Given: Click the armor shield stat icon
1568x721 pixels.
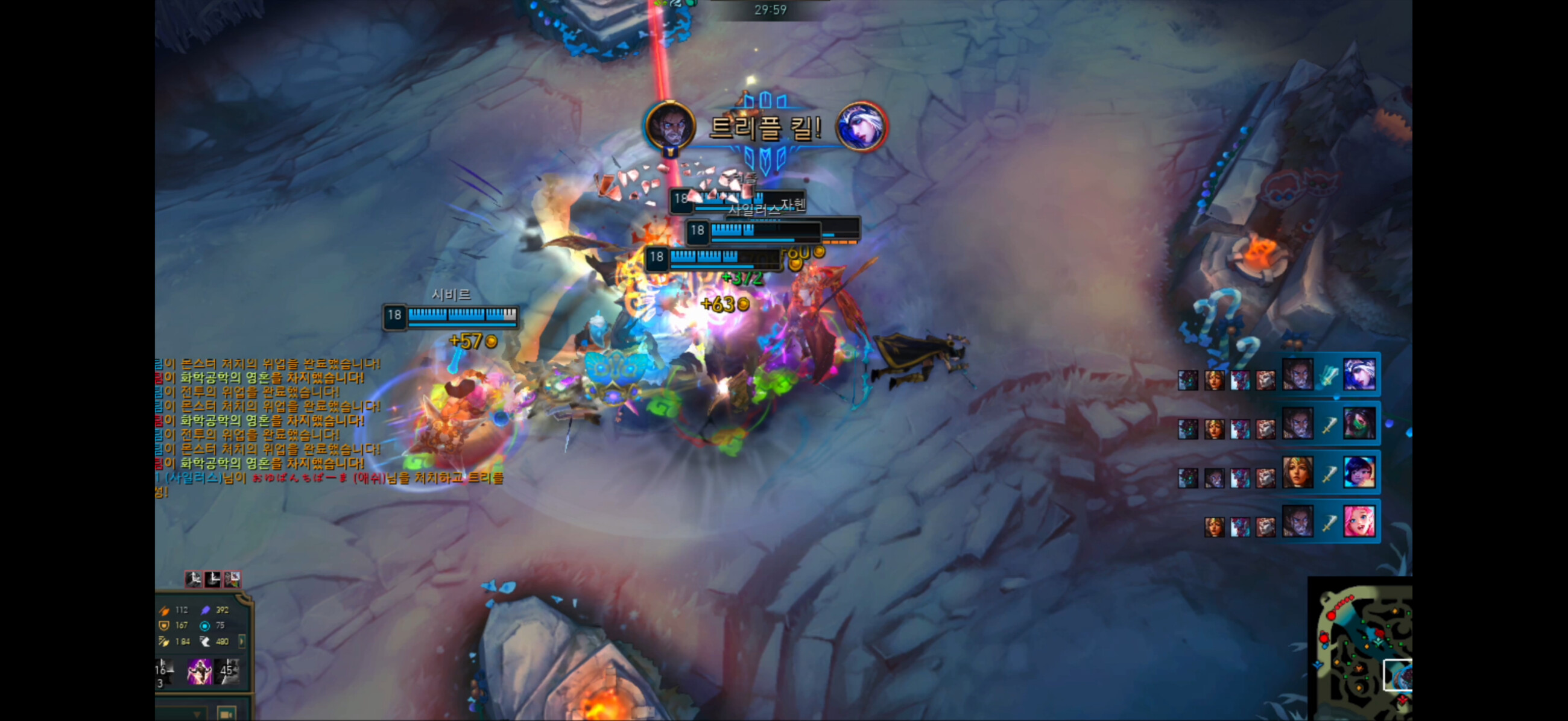Looking at the screenshot, I should (164, 625).
